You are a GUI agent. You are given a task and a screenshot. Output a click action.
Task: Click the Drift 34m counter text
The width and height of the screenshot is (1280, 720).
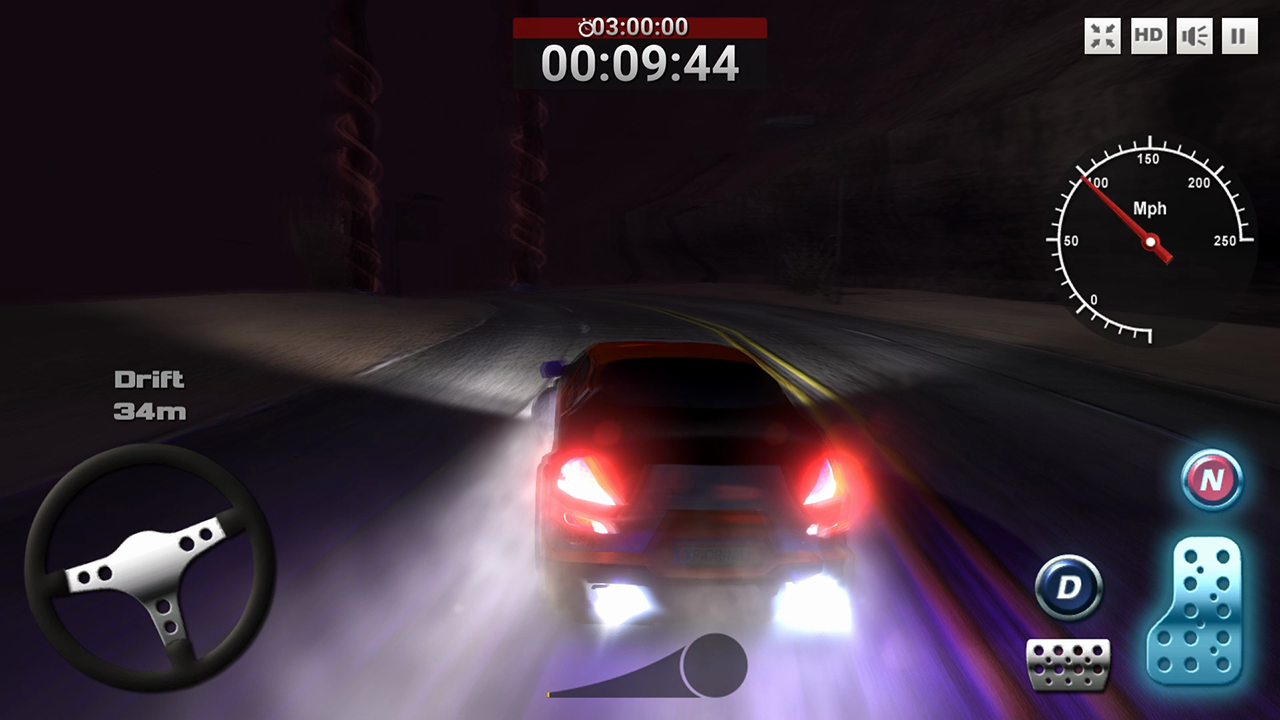[148, 394]
